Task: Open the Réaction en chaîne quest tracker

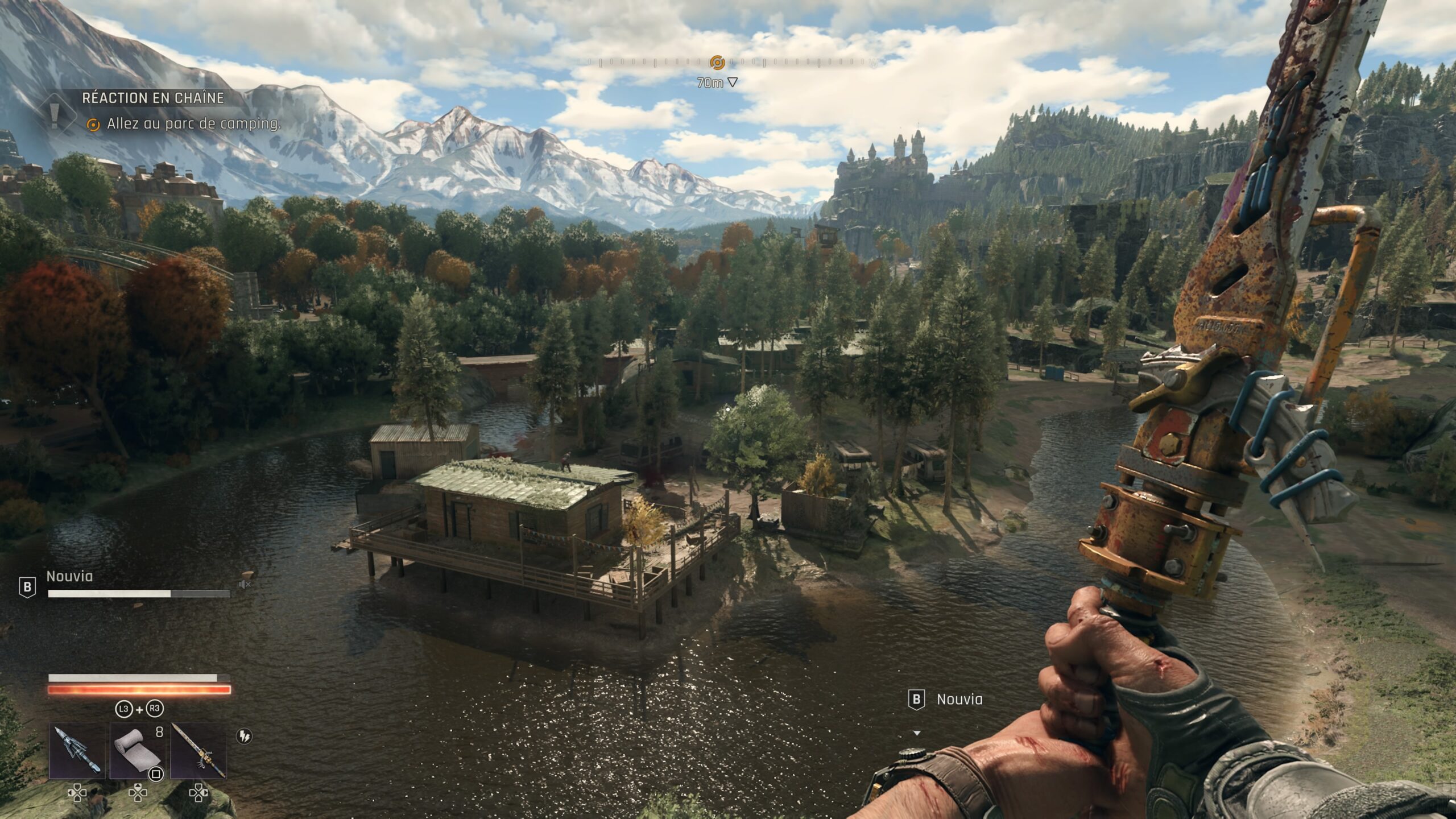Action: click(x=153, y=98)
